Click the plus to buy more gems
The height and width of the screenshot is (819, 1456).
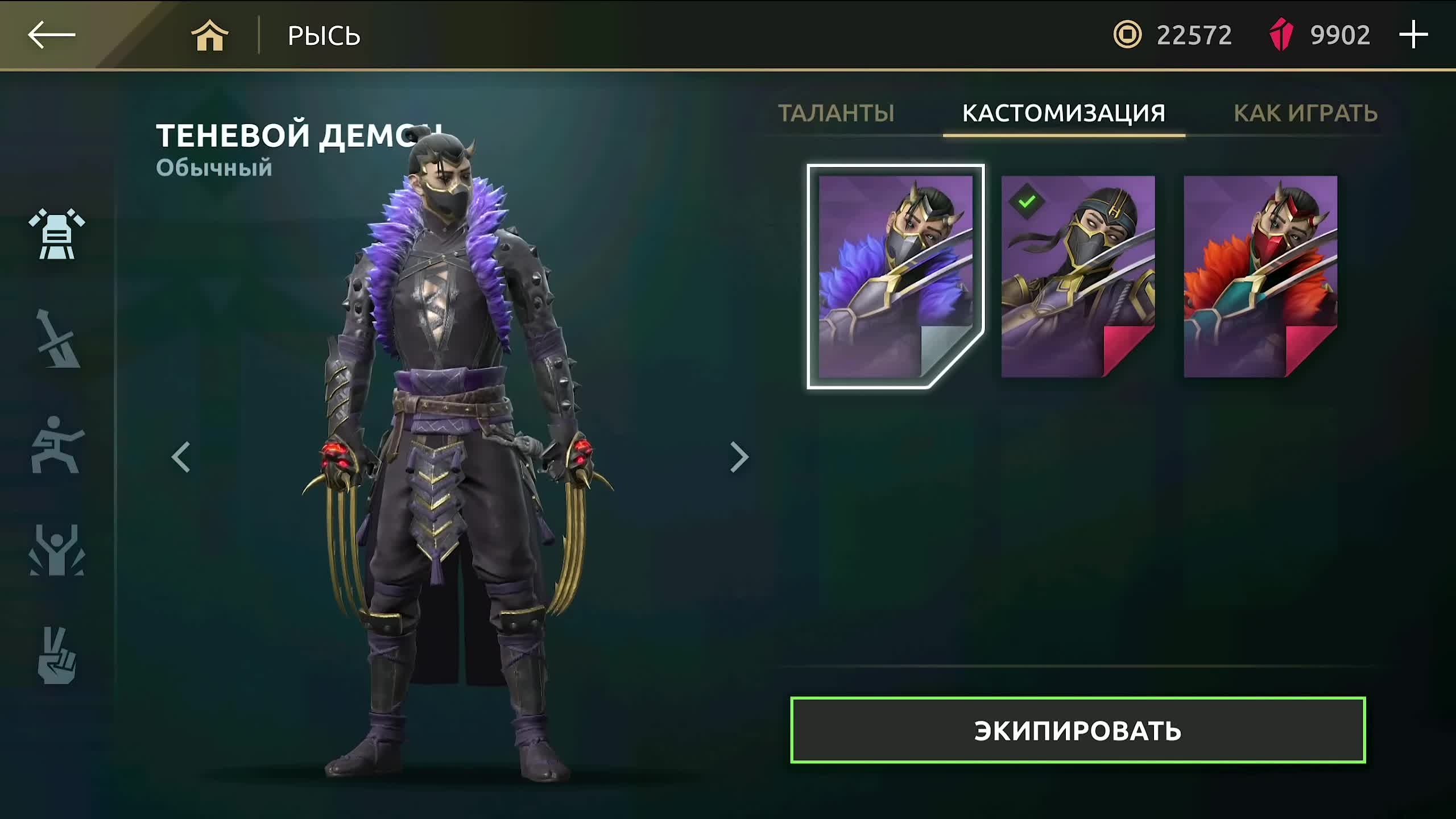point(1413,35)
